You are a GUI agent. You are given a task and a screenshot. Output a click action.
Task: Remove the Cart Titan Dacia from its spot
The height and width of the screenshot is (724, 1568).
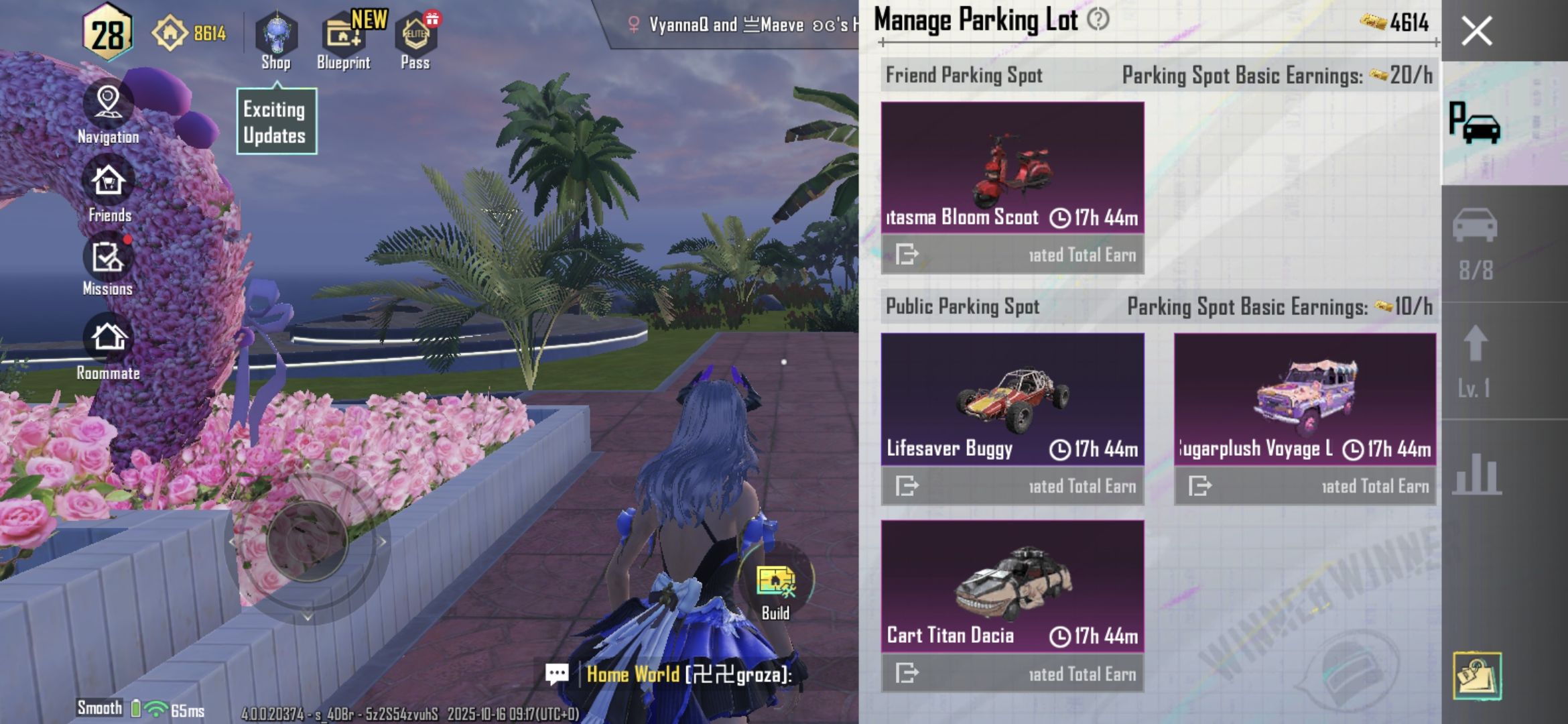click(907, 672)
